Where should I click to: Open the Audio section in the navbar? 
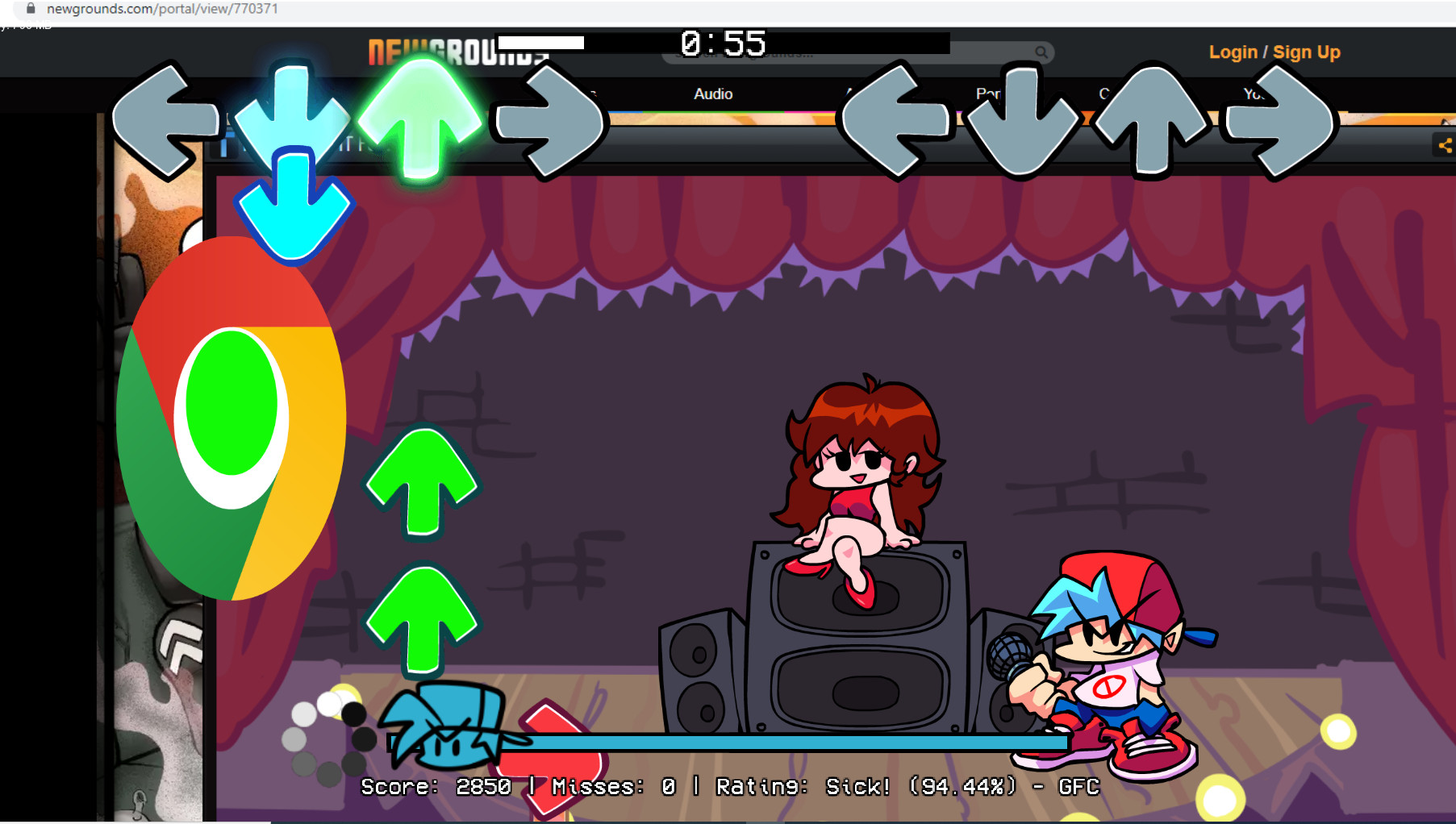(712, 94)
